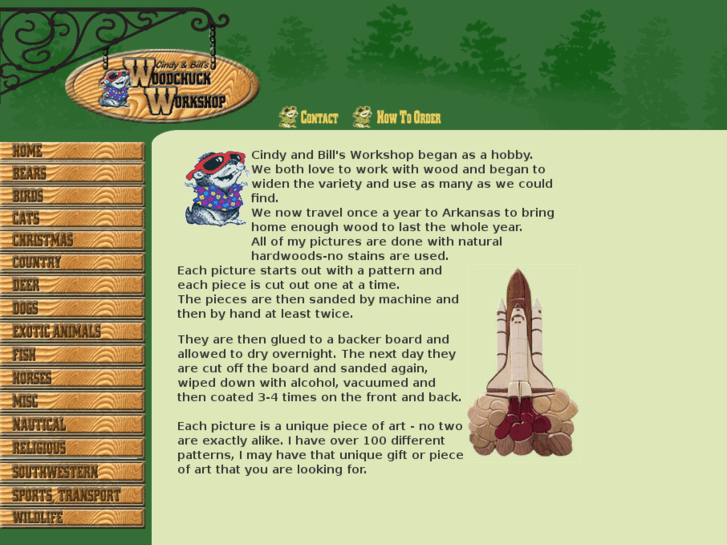The width and height of the screenshot is (727, 545).
Task: Show the Christmas category
Action: pyautogui.click(x=72, y=241)
